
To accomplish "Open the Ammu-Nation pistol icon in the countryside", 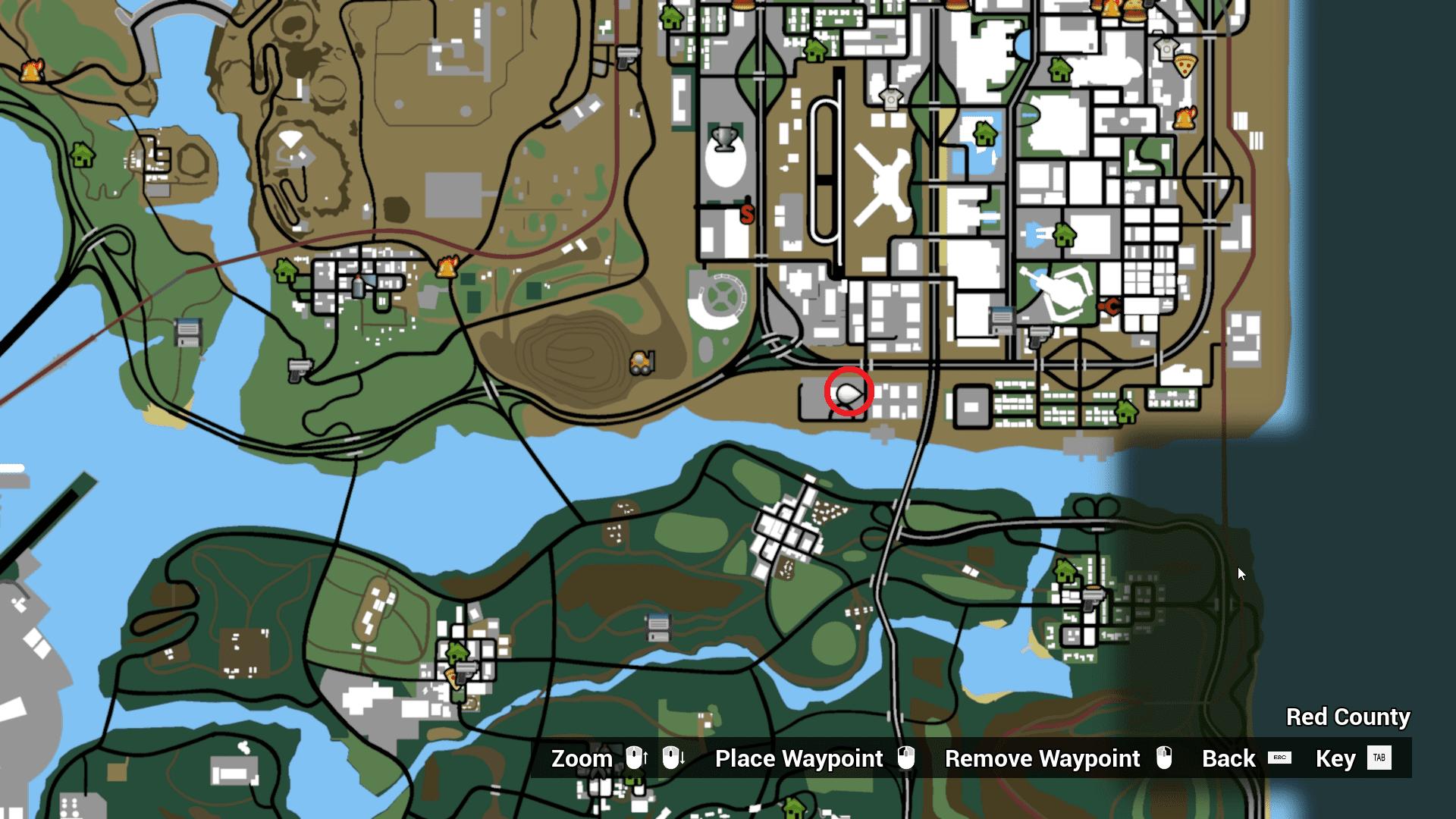I will coord(299,370).
